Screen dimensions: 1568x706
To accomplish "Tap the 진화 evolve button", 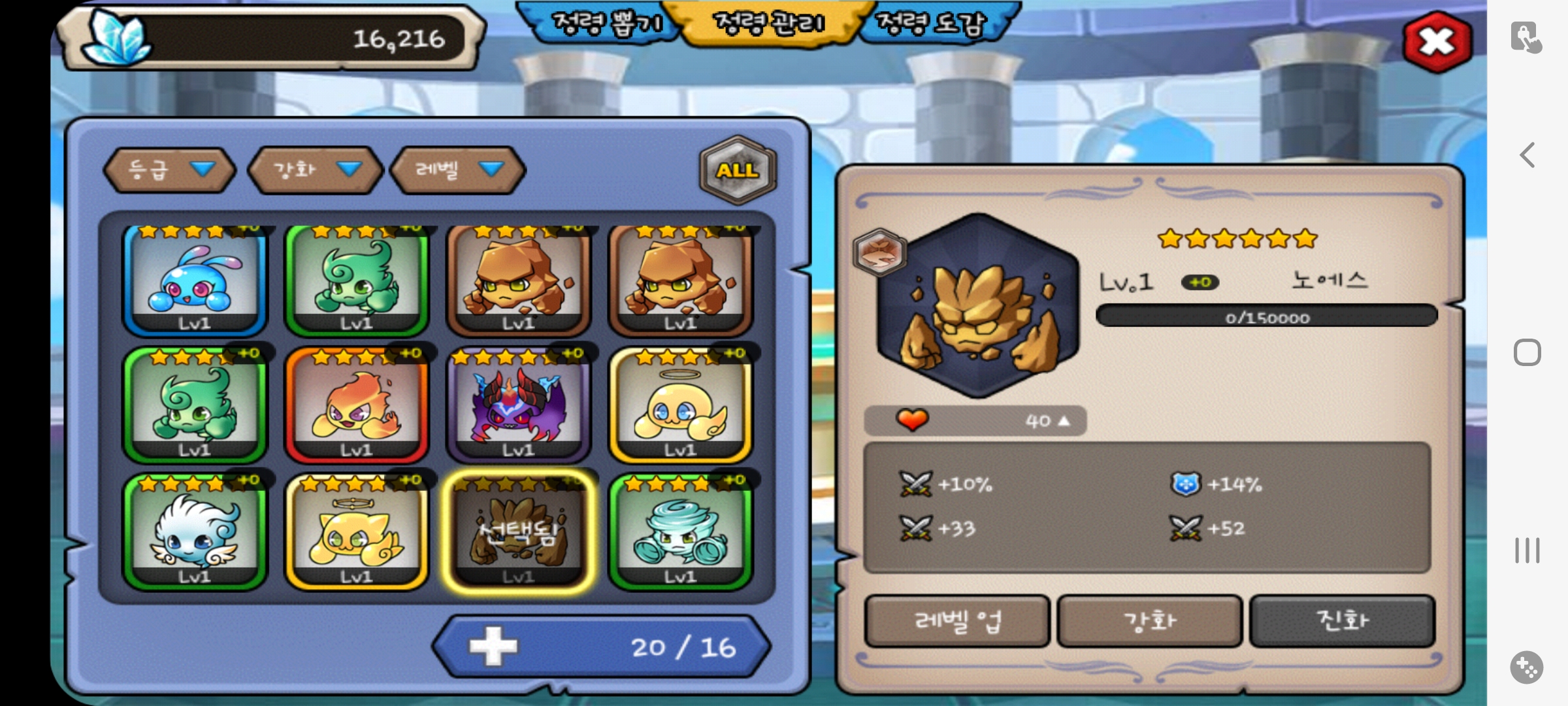I will (1342, 620).
